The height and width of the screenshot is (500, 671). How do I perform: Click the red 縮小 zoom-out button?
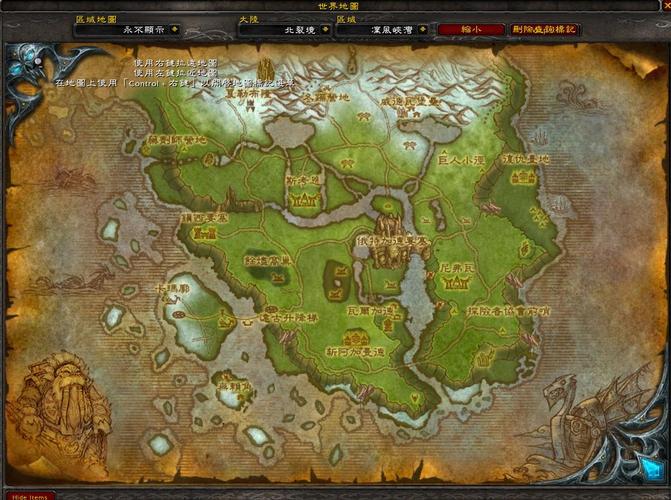(471, 30)
